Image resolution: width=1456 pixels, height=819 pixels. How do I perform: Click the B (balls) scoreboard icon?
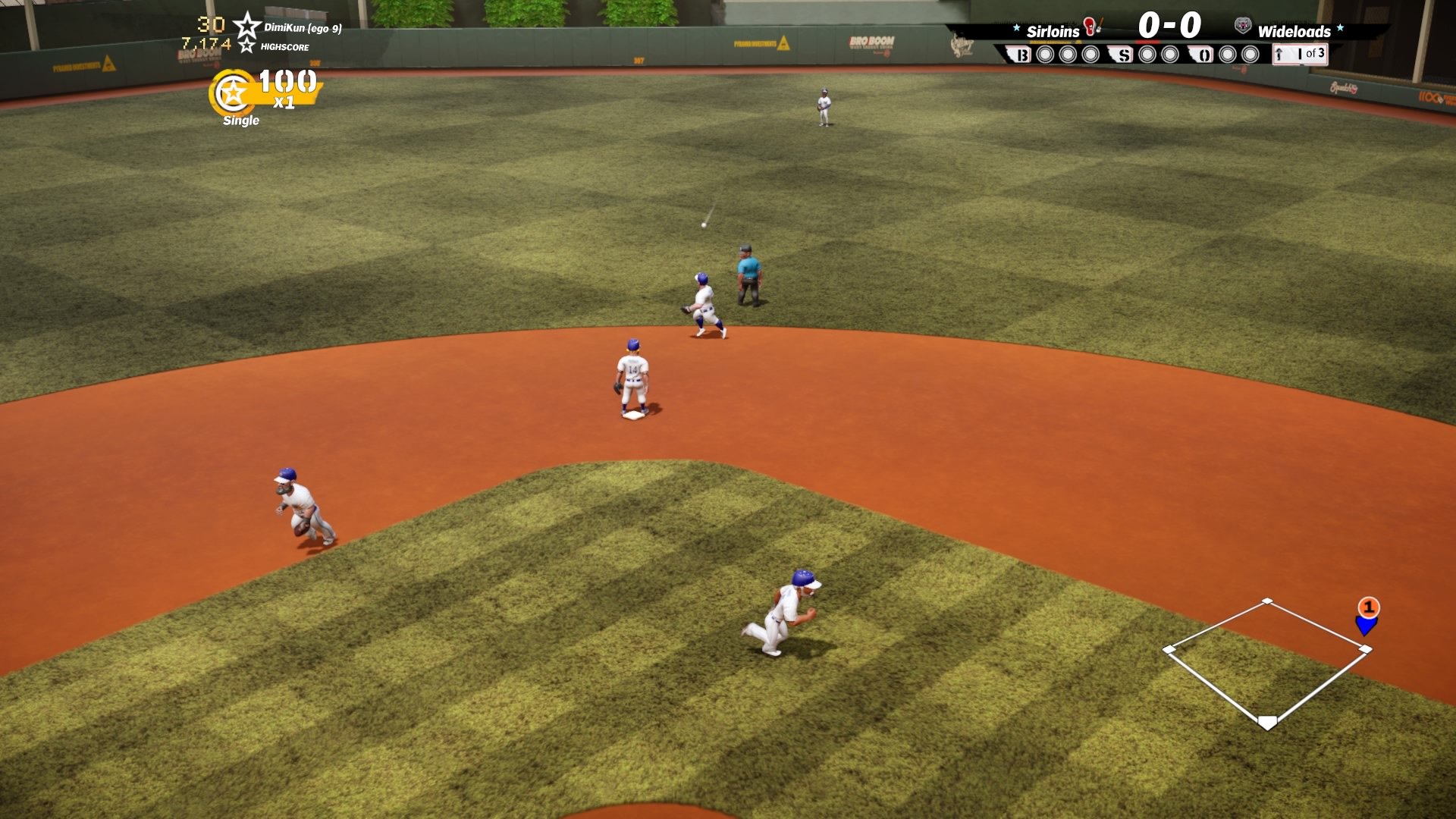pyautogui.click(x=1022, y=55)
